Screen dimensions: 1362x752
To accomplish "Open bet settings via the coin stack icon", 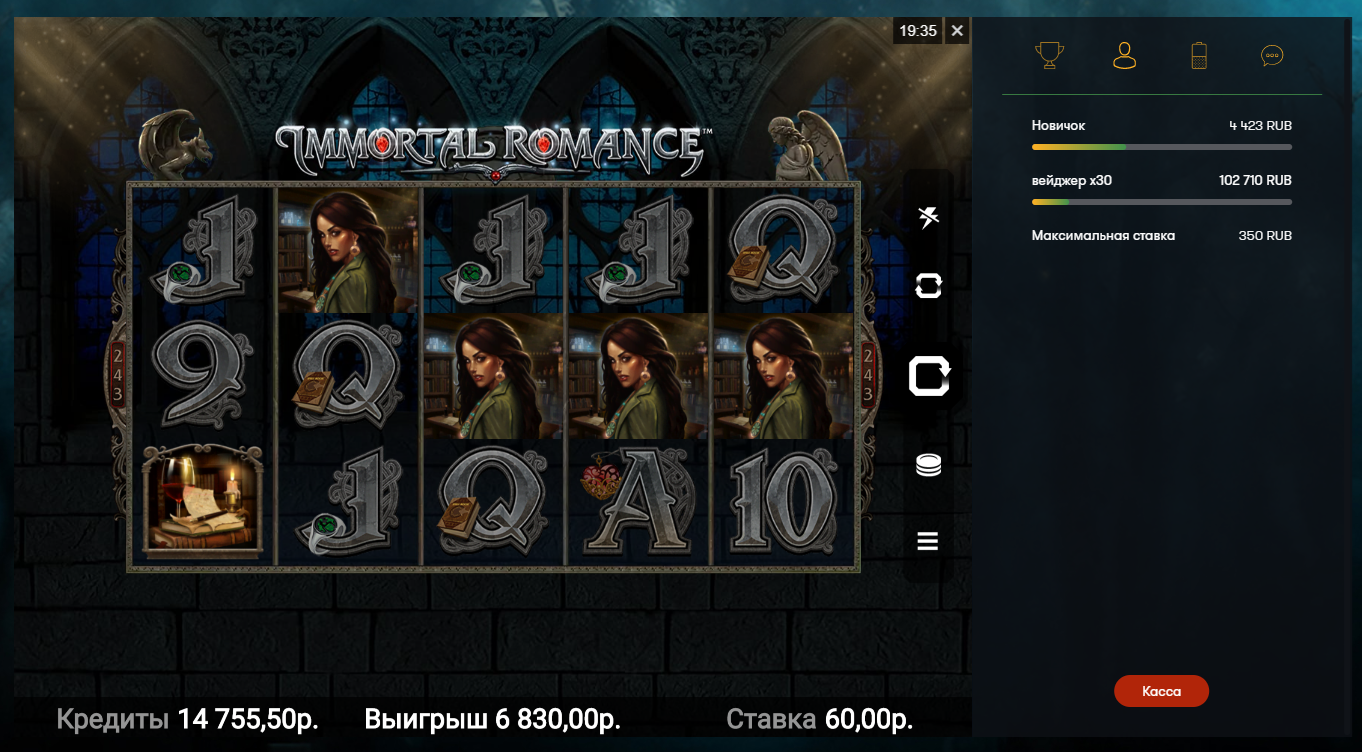I will (928, 465).
